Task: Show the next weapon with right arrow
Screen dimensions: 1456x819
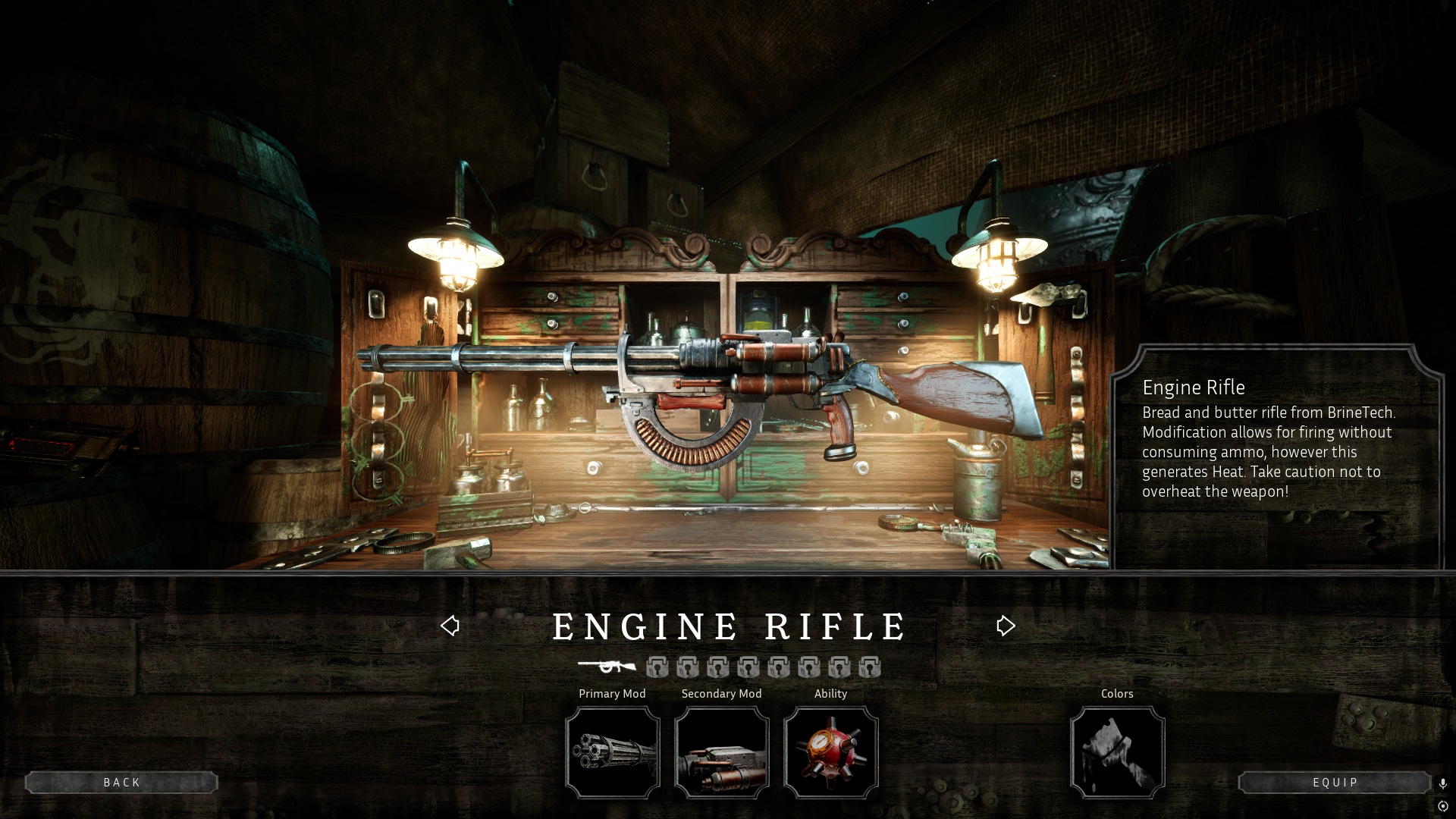Action: [1006, 626]
